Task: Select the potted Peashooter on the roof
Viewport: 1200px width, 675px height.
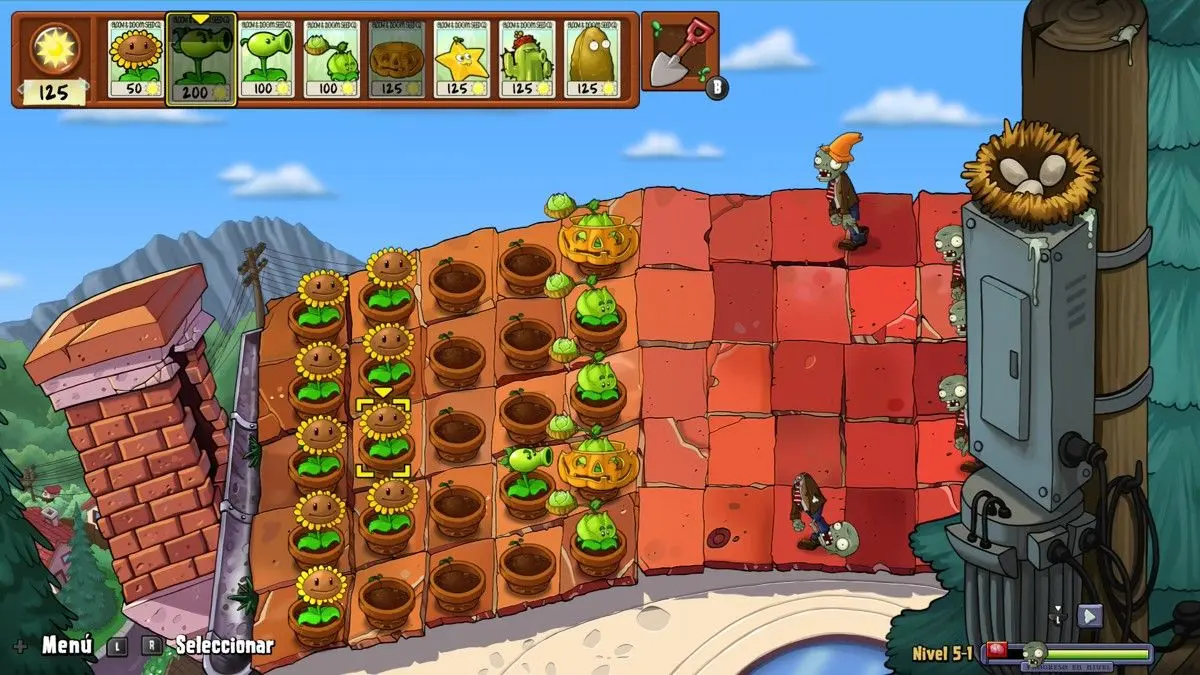Action: (528, 469)
